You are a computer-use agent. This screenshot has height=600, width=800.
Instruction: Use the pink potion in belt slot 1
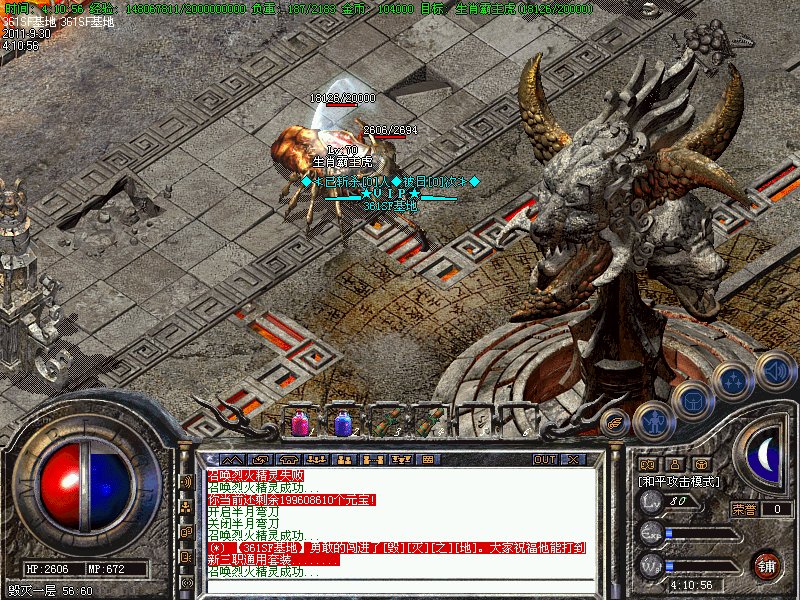pyautogui.click(x=299, y=423)
